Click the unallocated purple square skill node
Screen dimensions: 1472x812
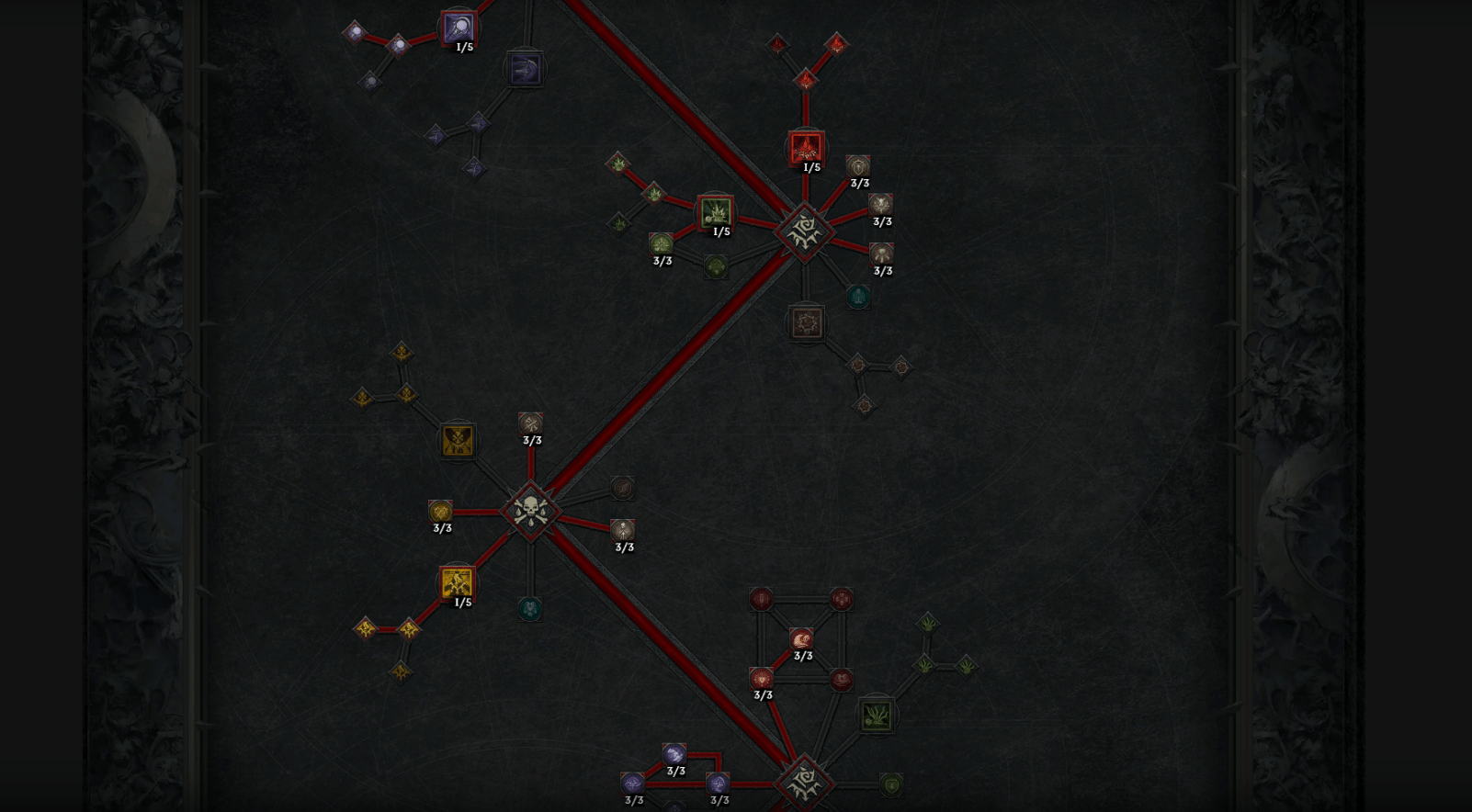click(524, 69)
